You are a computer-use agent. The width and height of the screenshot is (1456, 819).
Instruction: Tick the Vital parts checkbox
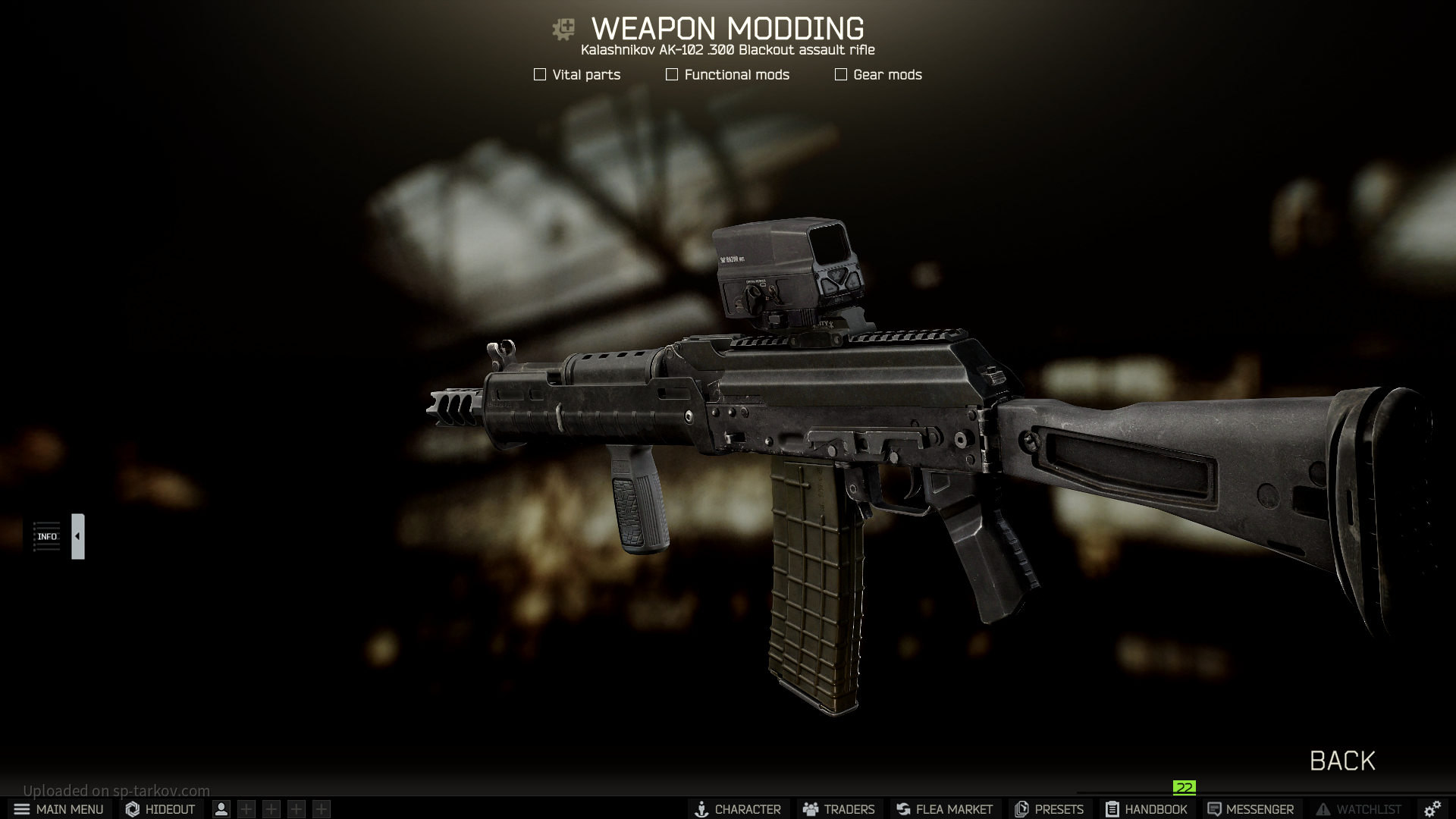coord(540,74)
